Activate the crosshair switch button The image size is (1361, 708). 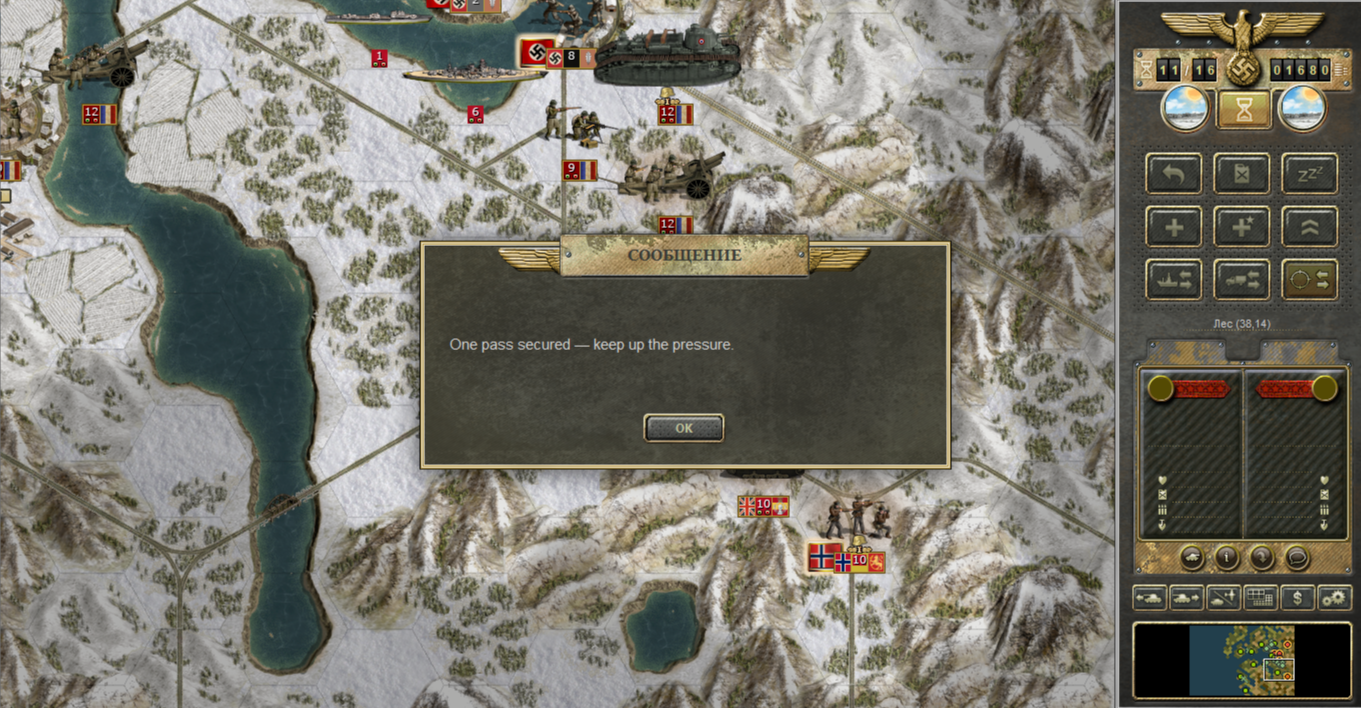[1310, 280]
